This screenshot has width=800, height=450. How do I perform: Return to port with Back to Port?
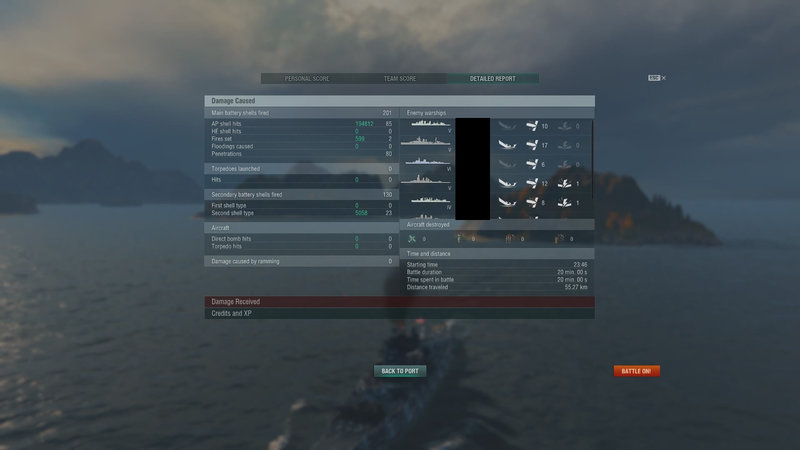(400, 371)
